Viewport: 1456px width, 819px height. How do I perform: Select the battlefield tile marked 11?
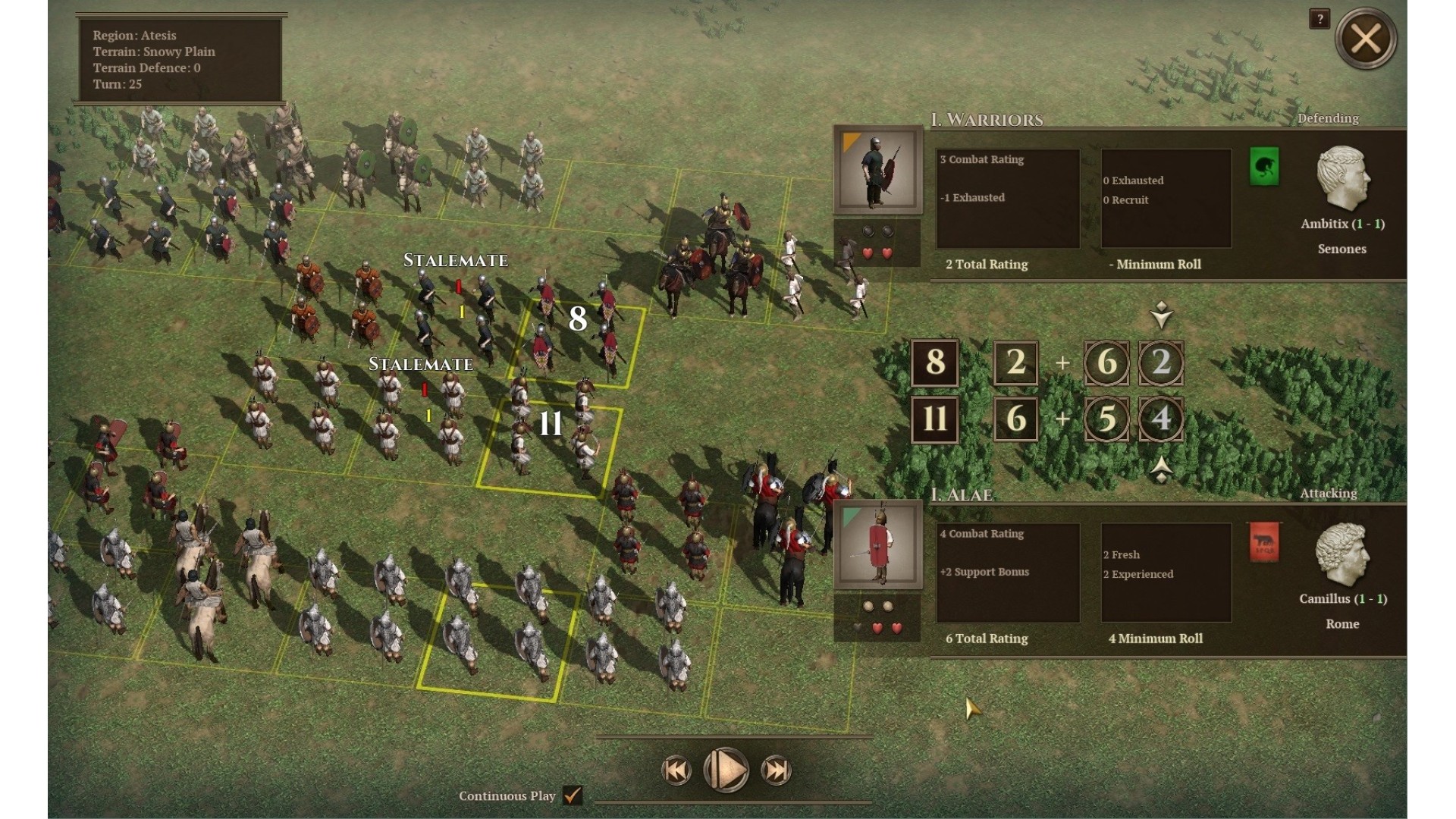coord(551,446)
